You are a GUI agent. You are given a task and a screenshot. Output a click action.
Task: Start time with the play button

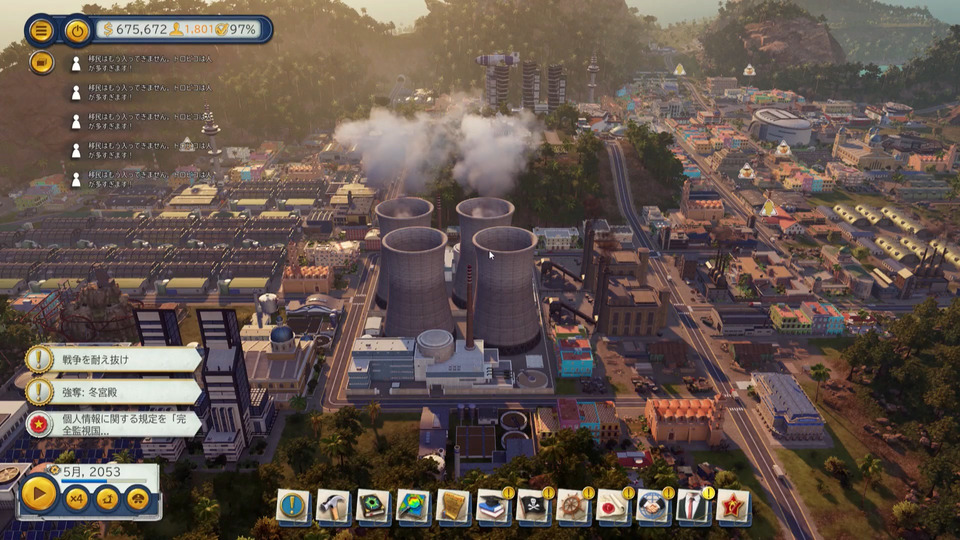tap(39, 493)
